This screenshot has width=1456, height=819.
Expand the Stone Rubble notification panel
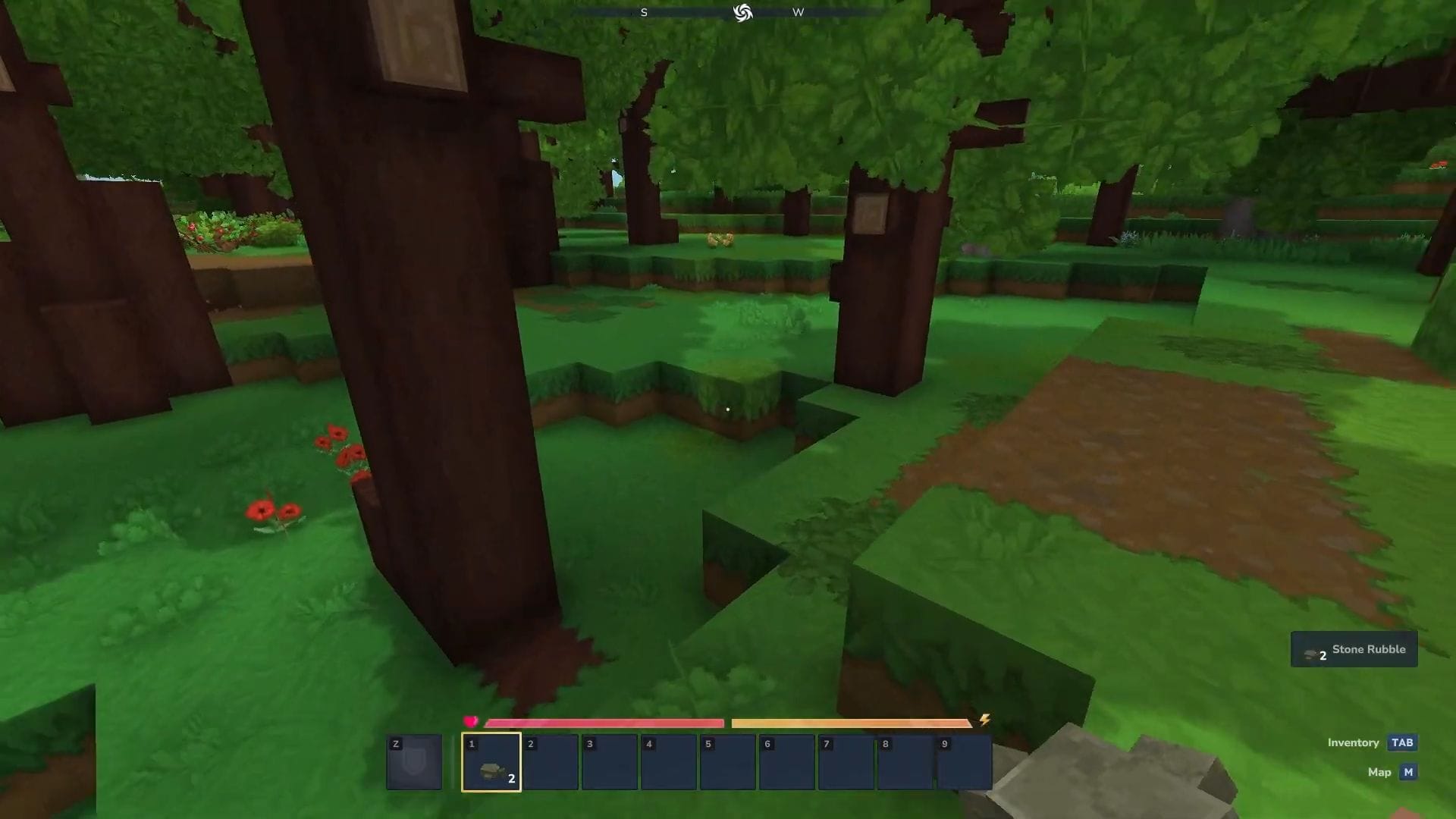(1354, 649)
